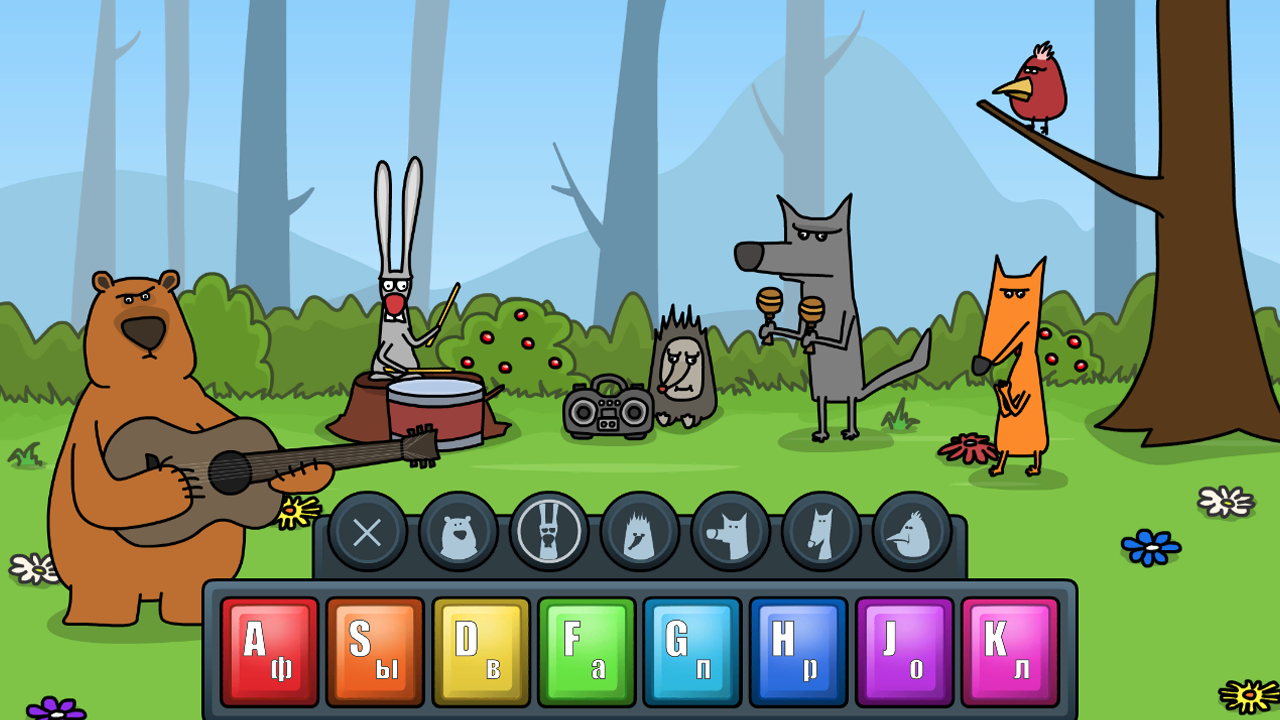Click the X icon to dismiss the animal bar
This screenshot has height=720, width=1280.
pyautogui.click(x=367, y=532)
